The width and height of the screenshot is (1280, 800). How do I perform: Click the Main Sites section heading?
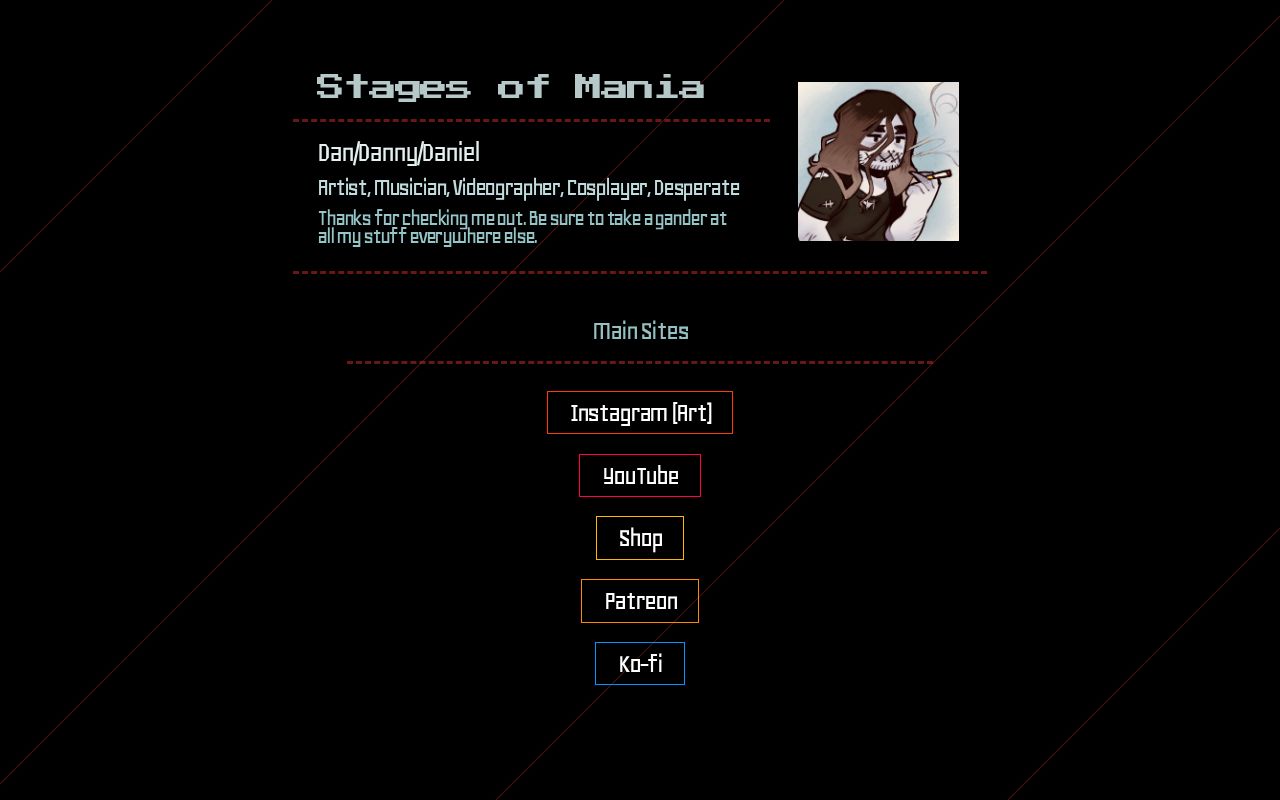640,331
